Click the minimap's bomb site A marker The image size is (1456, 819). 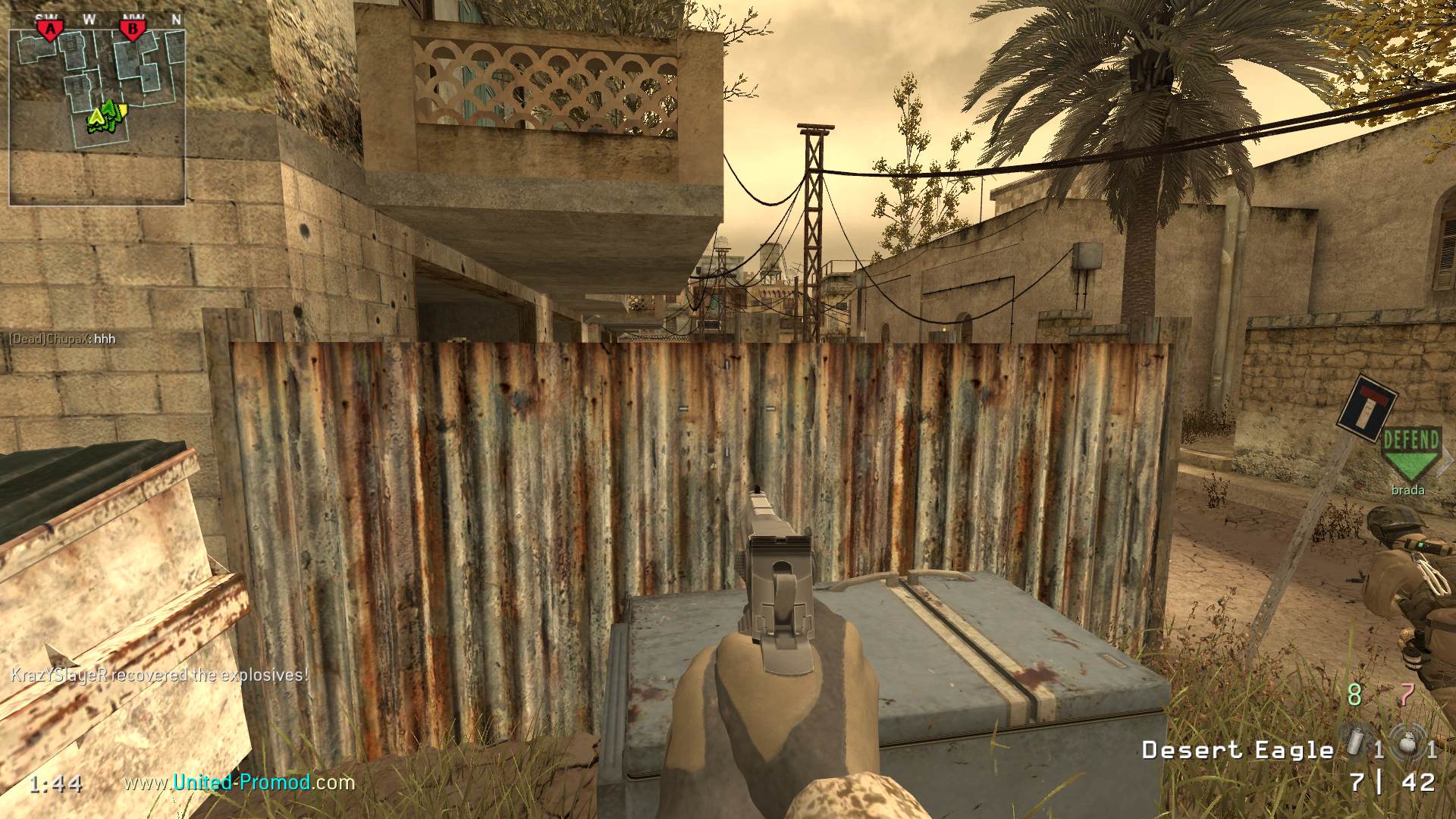click(x=51, y=30)
